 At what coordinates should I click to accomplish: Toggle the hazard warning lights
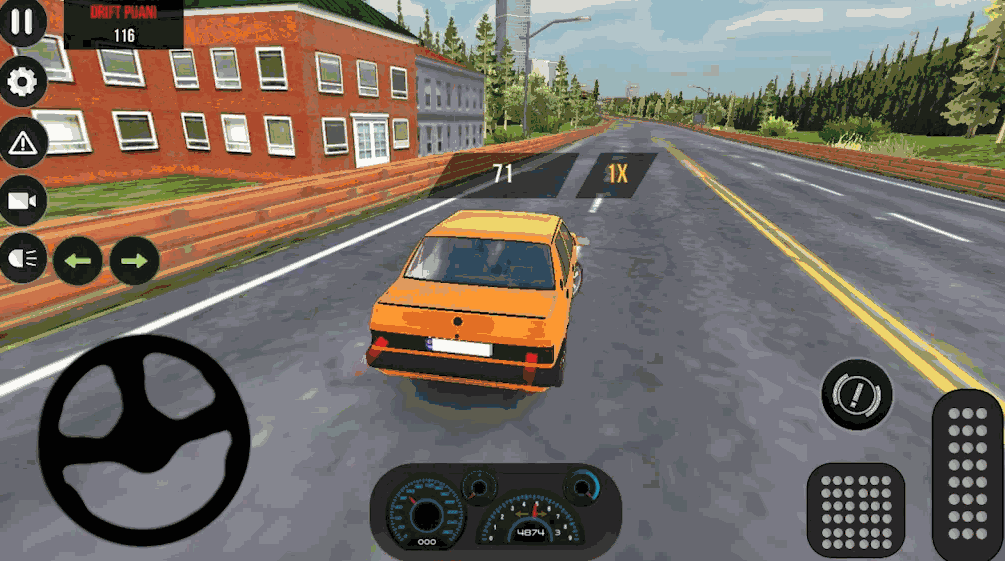click(22, 142)
